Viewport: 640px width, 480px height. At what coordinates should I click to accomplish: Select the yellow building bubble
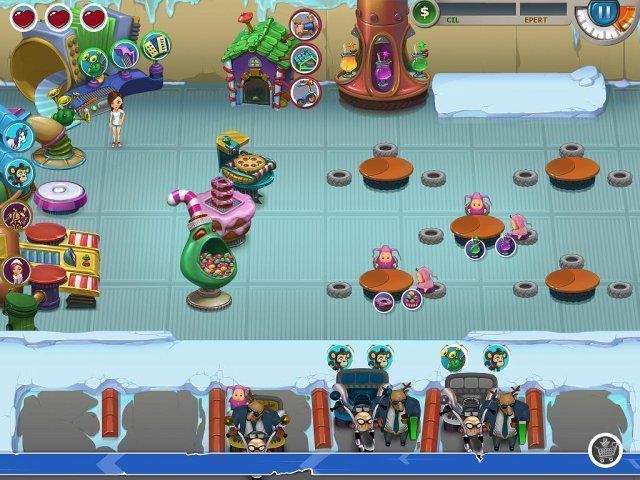click(155, 44)
